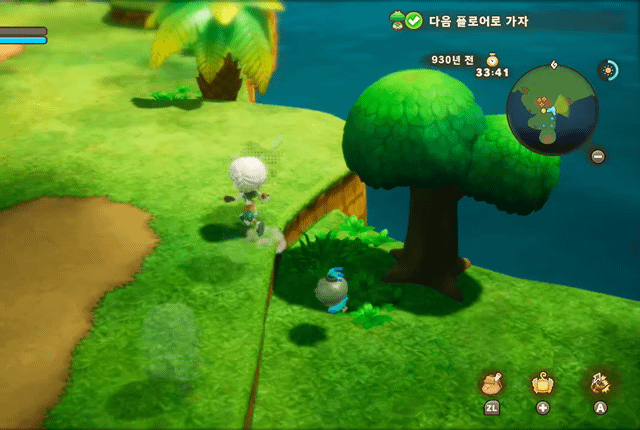Activate the pickaxe dig action icon
The image size is (640, 430).
coord(601,383)
